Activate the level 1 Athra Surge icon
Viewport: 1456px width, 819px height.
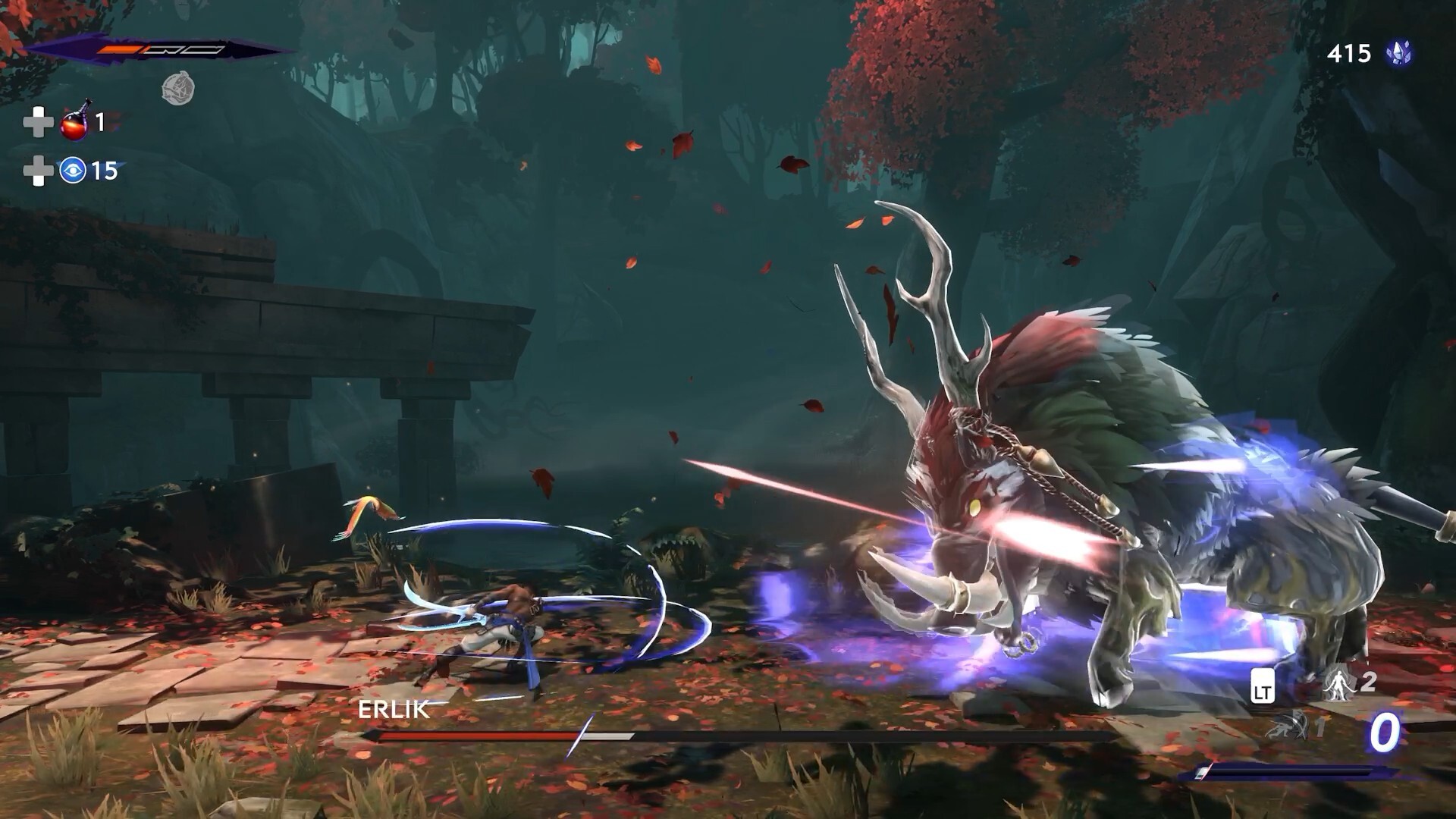[1289, 726]
